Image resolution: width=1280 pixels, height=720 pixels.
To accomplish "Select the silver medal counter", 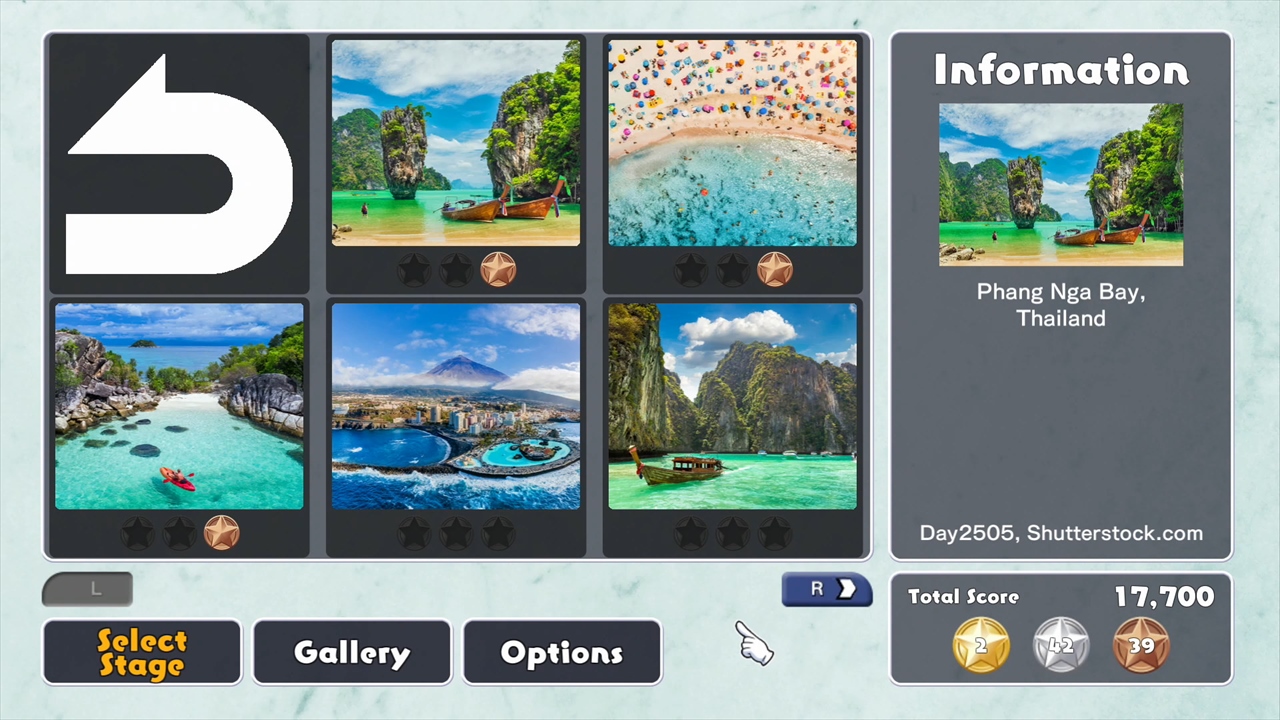I will click(1061, 645).
